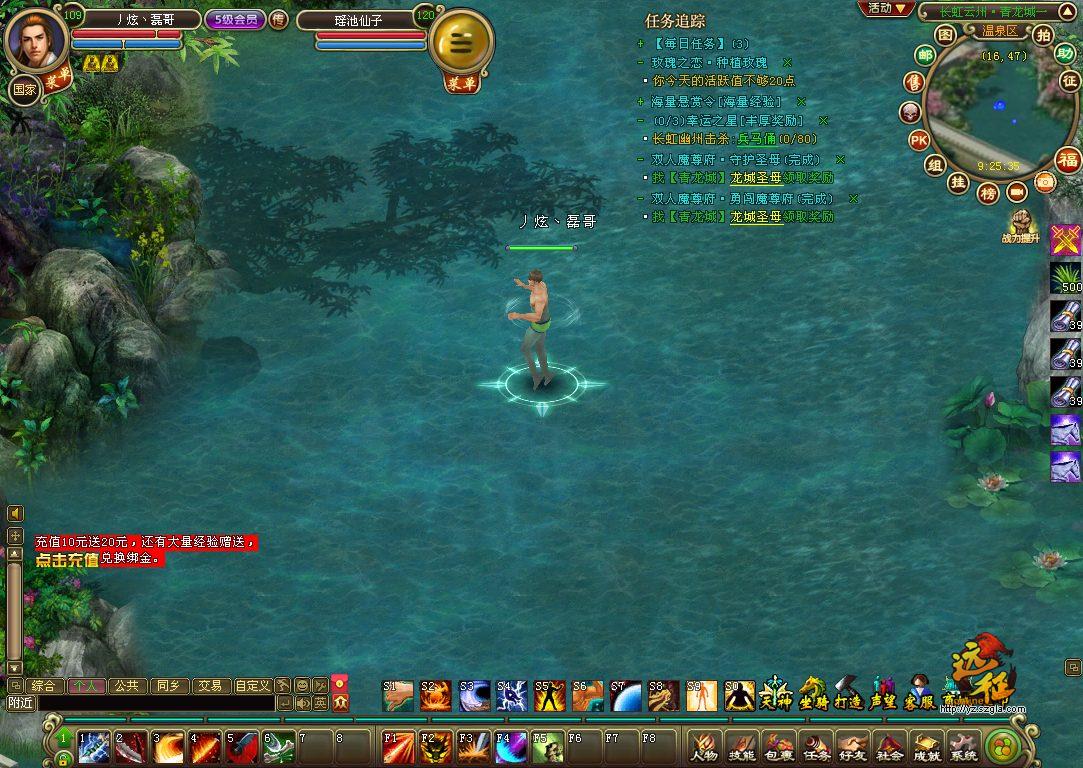Click the 点击充值 recharge link
The width and height of the screenshot is (1083, 768).
tap(67, 560)
